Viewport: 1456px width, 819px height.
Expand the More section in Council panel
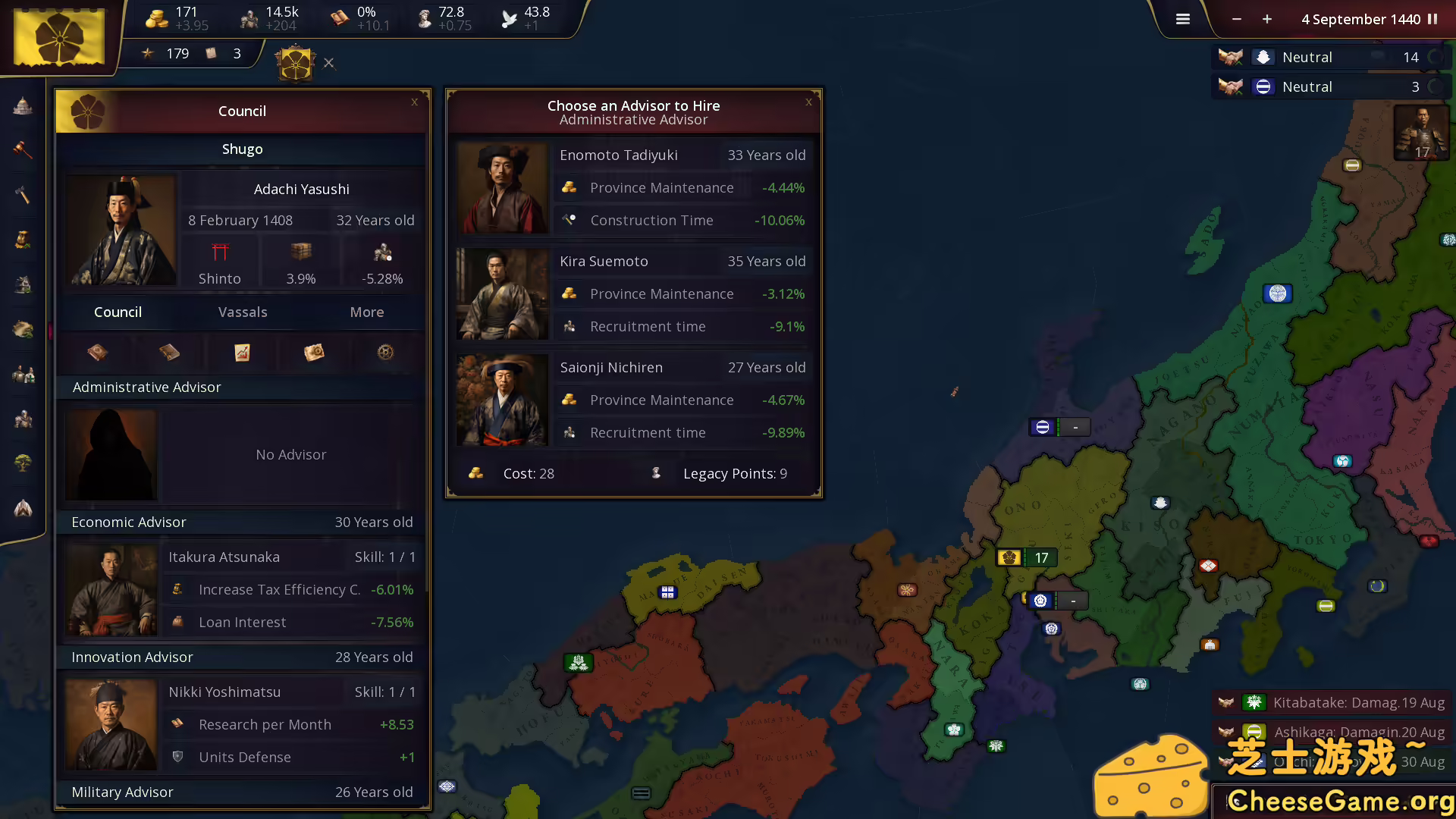pos(366,312)
